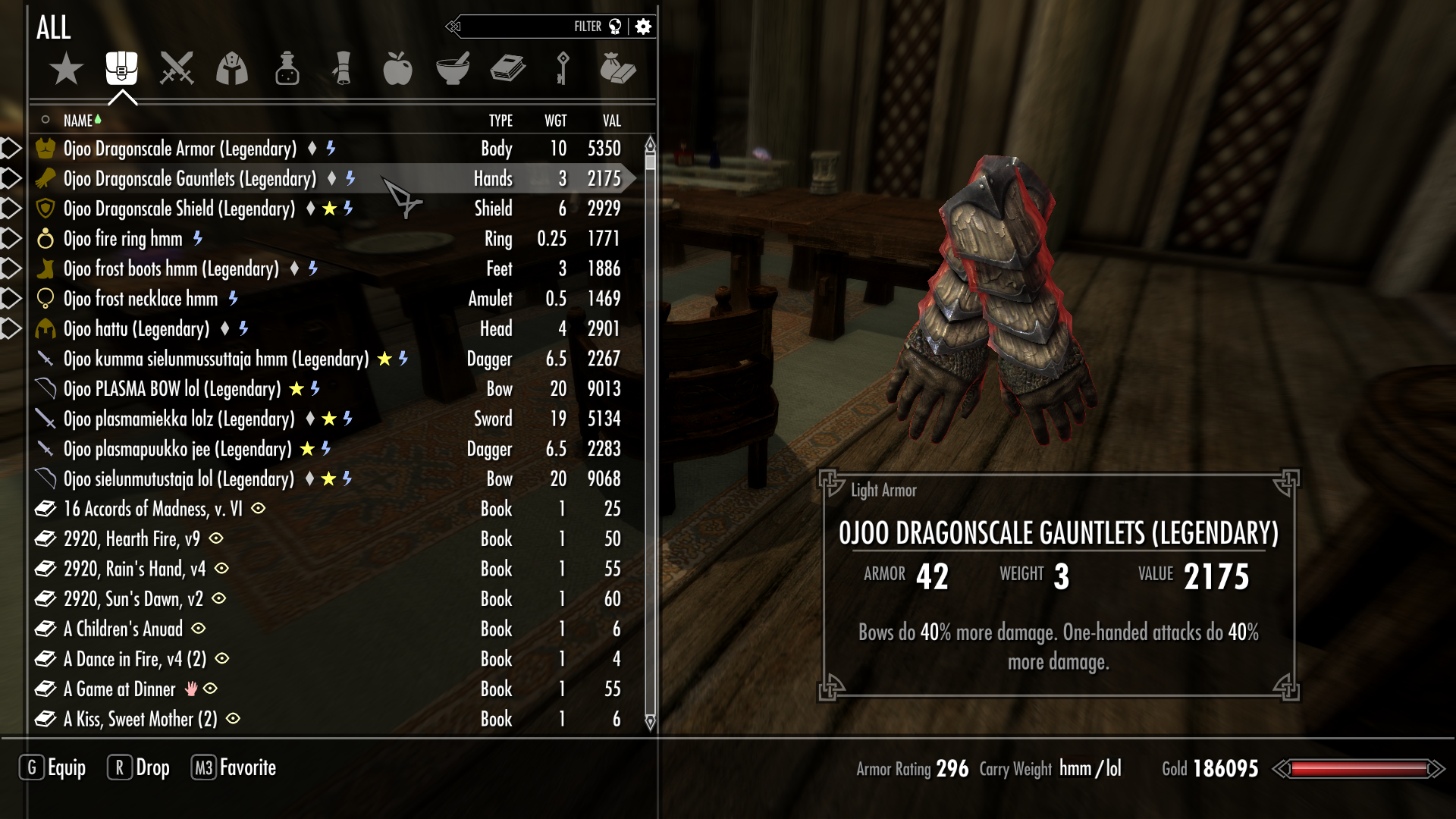The image size is (1456, 819).
Task: Switch to the Potions flask category
Action: click(287, 69)
